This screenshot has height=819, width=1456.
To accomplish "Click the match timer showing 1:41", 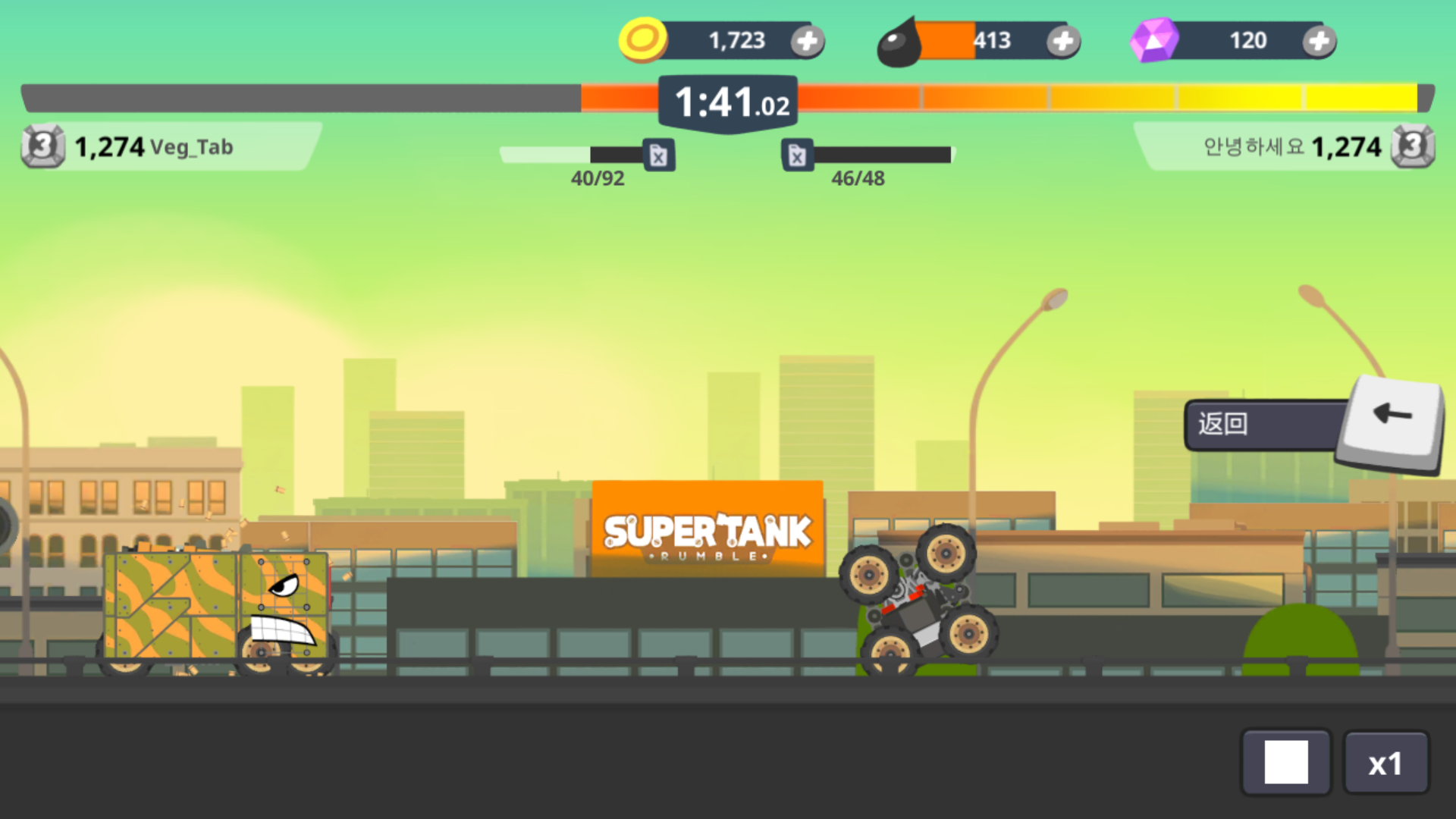I will [726, 101].
